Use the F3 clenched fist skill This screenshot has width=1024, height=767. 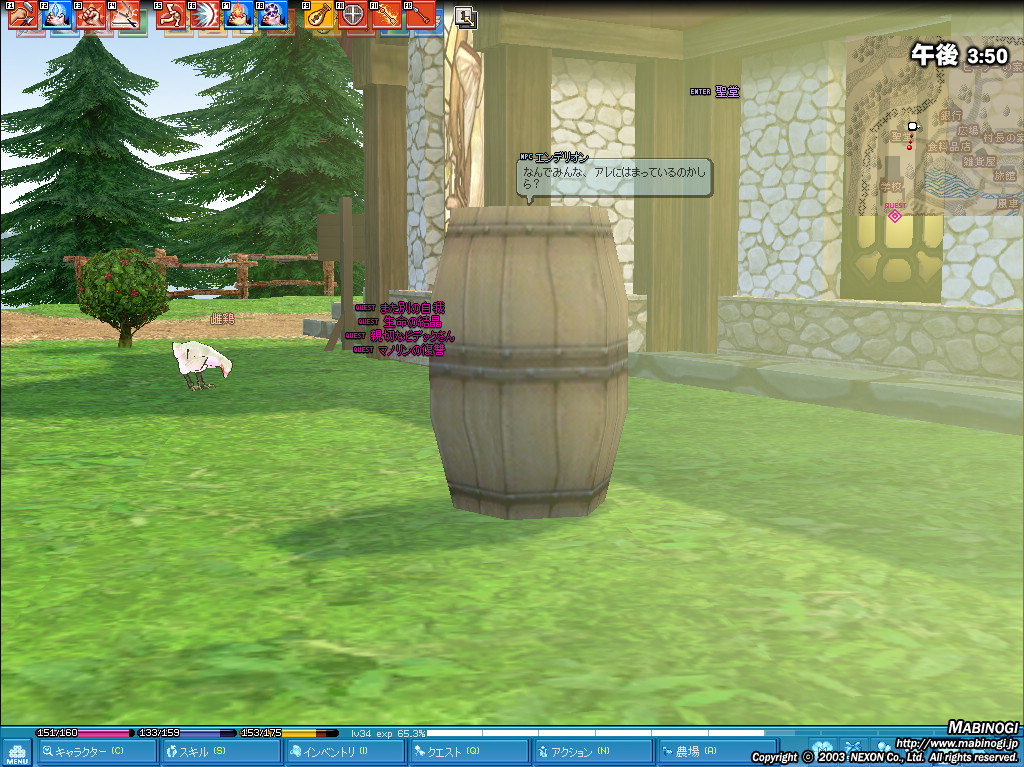tap(90, 15)
